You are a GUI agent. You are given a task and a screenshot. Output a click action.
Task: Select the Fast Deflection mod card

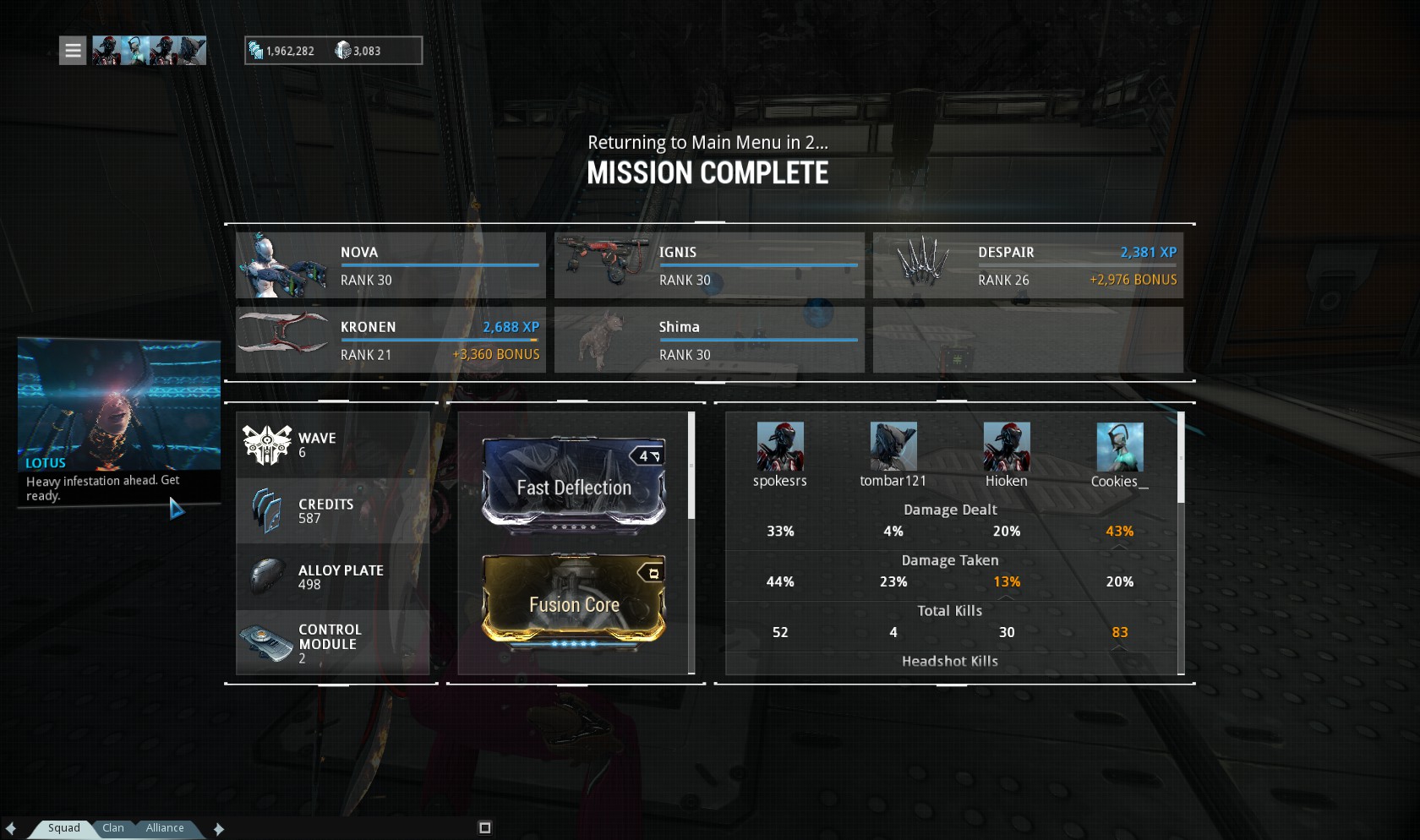(x=574, y=483)
